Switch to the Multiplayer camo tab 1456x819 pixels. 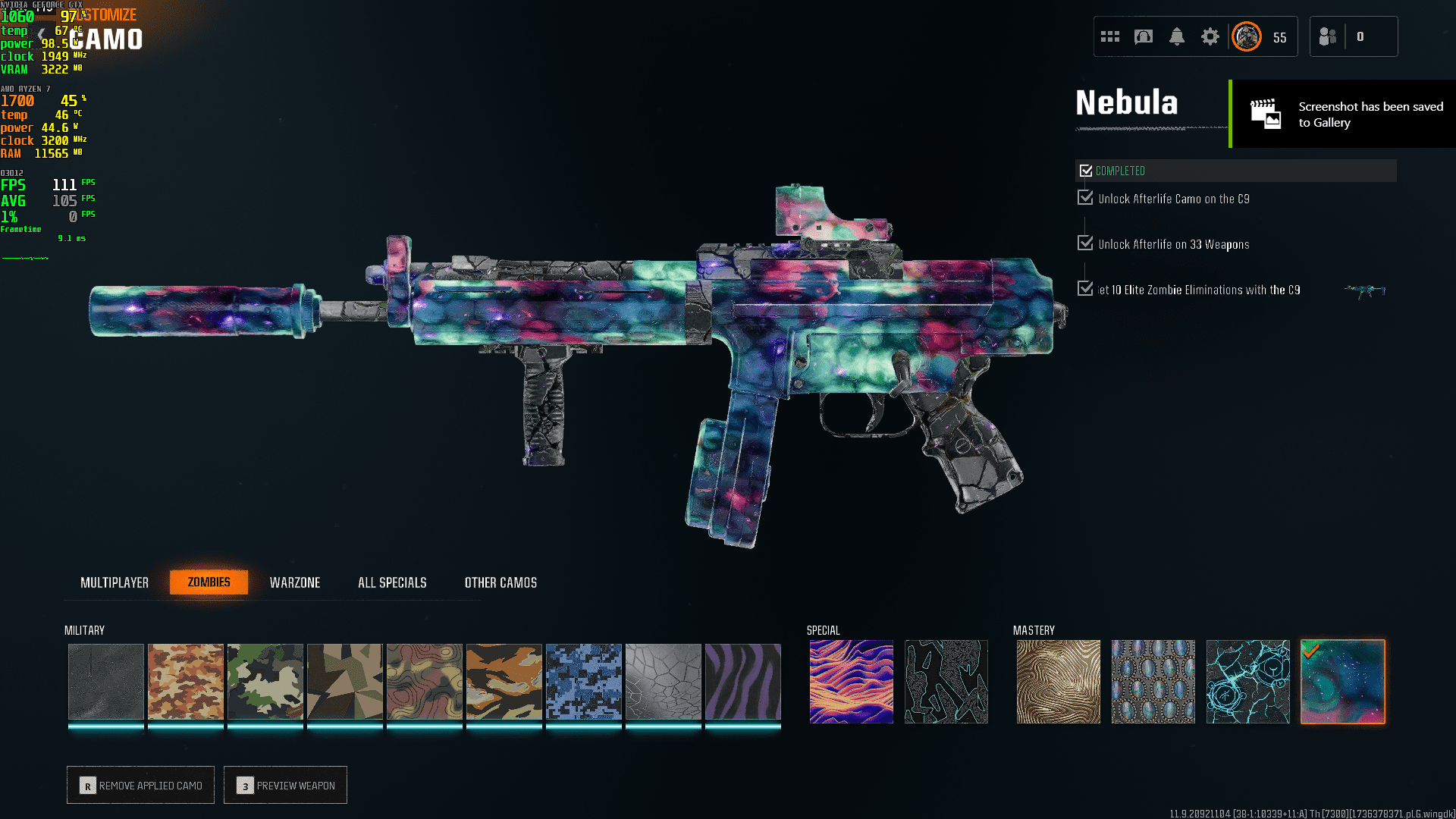click(115, 582)
